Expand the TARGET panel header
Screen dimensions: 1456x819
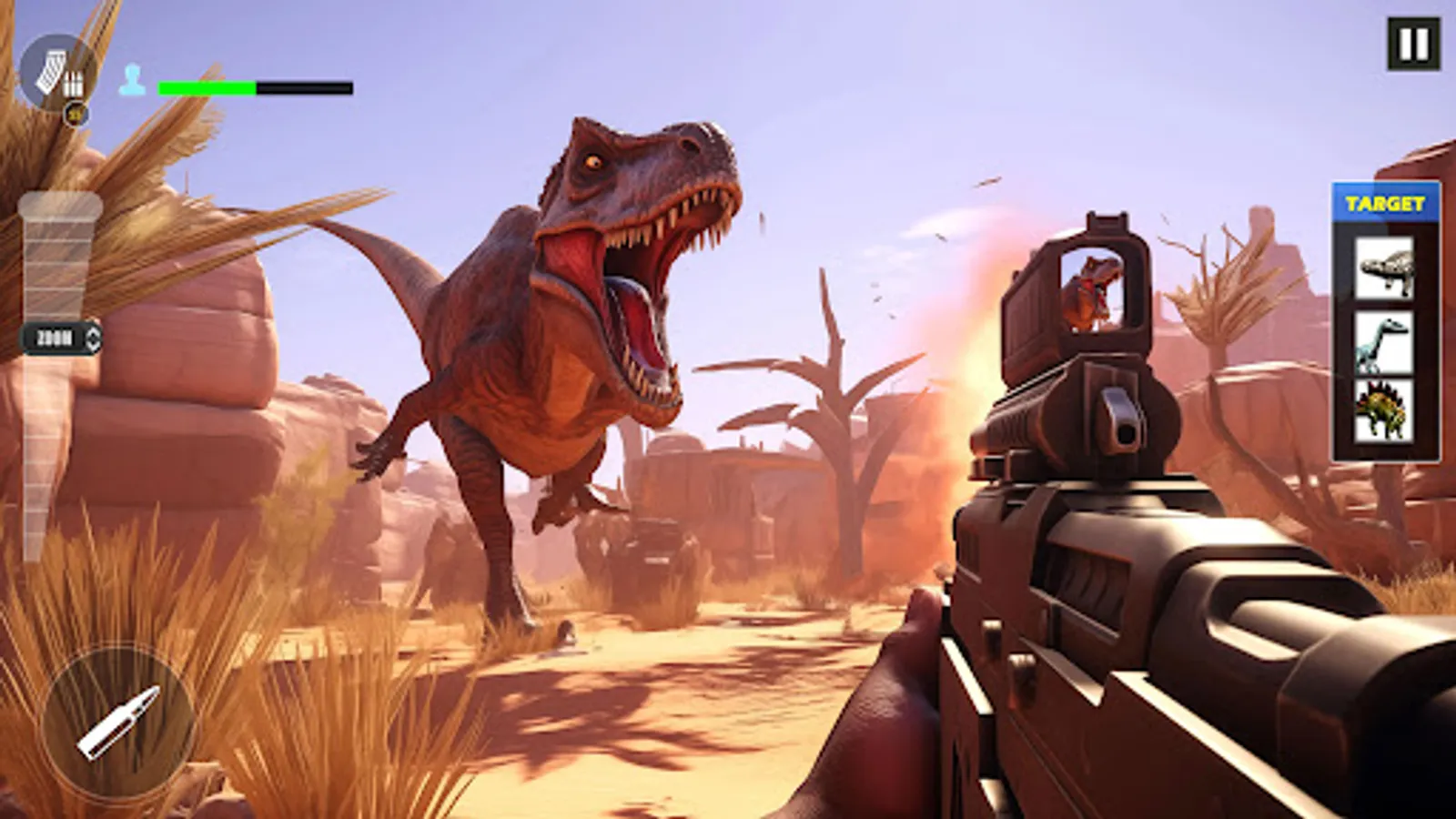click(1383, 199)
